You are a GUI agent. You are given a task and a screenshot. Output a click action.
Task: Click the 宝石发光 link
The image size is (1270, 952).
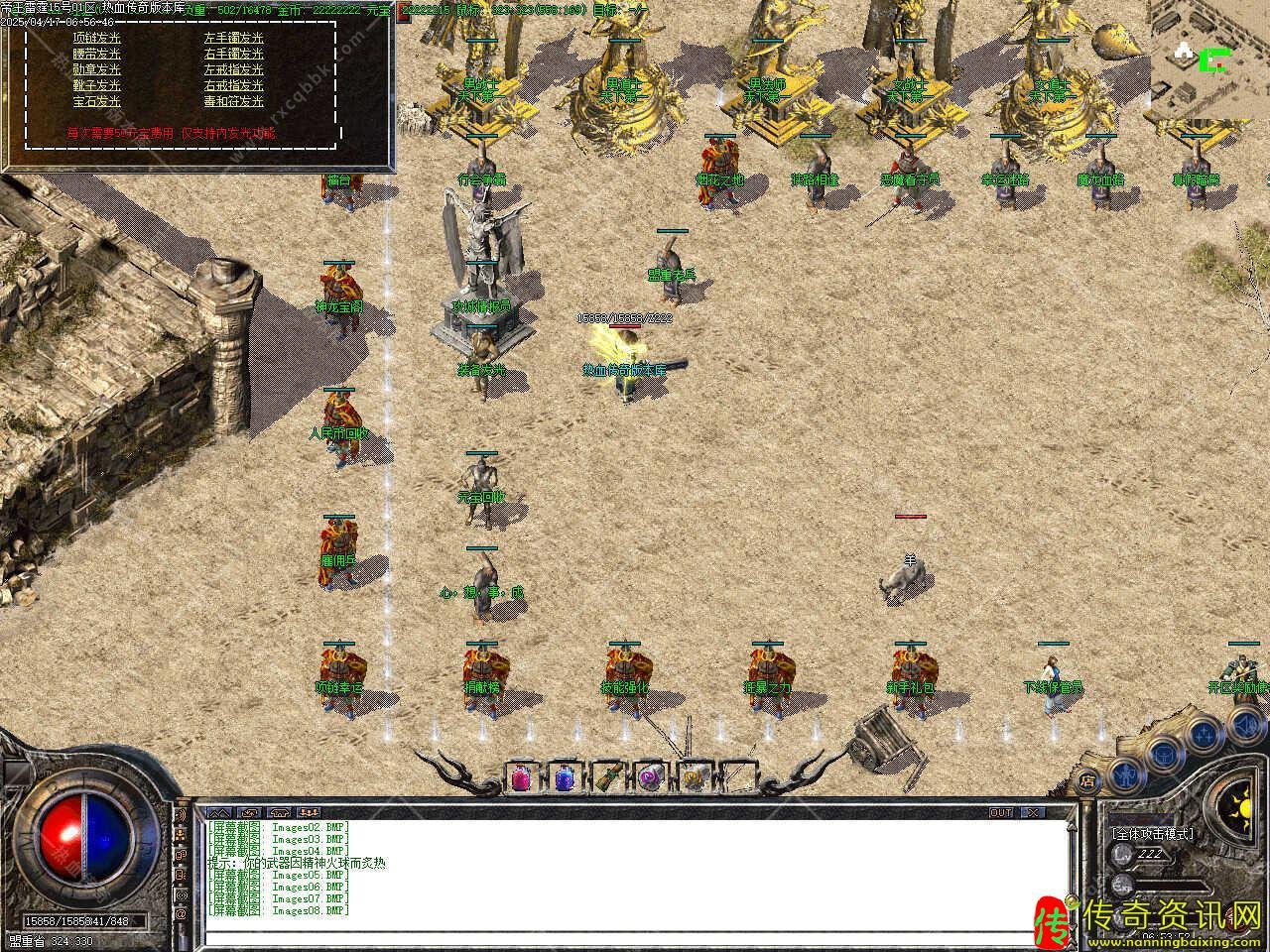[x=96, y=101]
